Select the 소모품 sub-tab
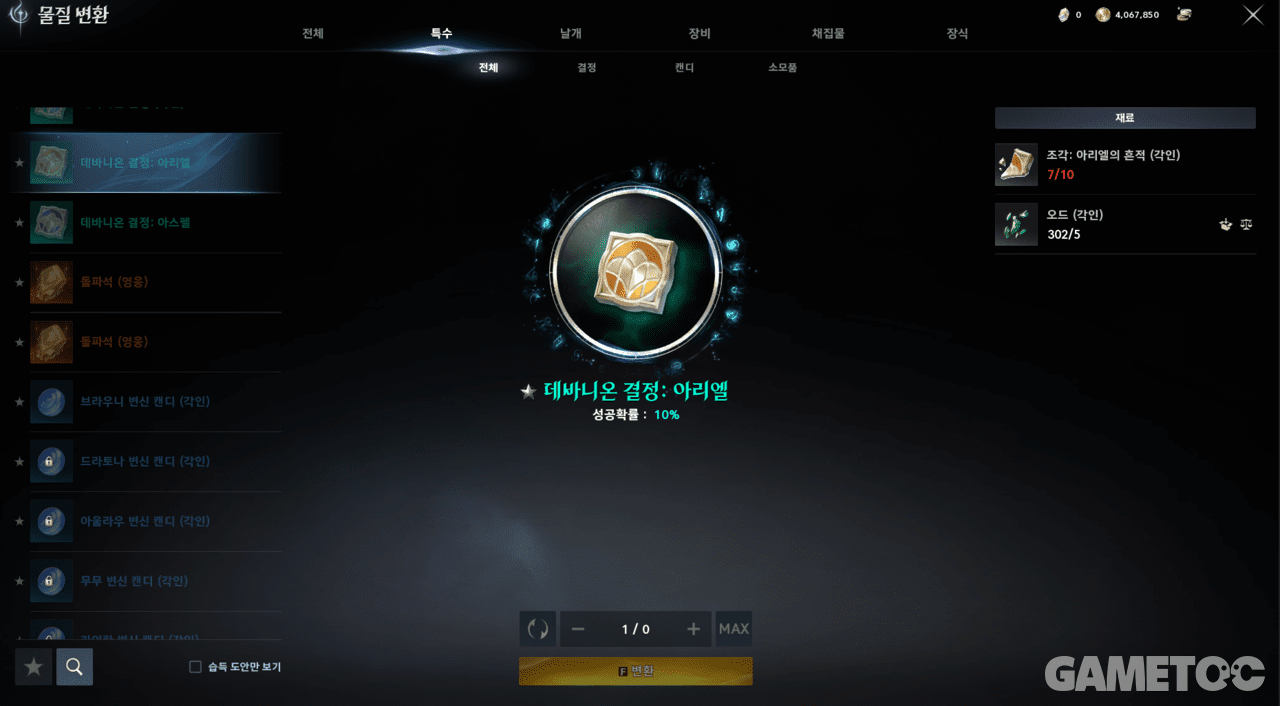 tap(782, 68)
